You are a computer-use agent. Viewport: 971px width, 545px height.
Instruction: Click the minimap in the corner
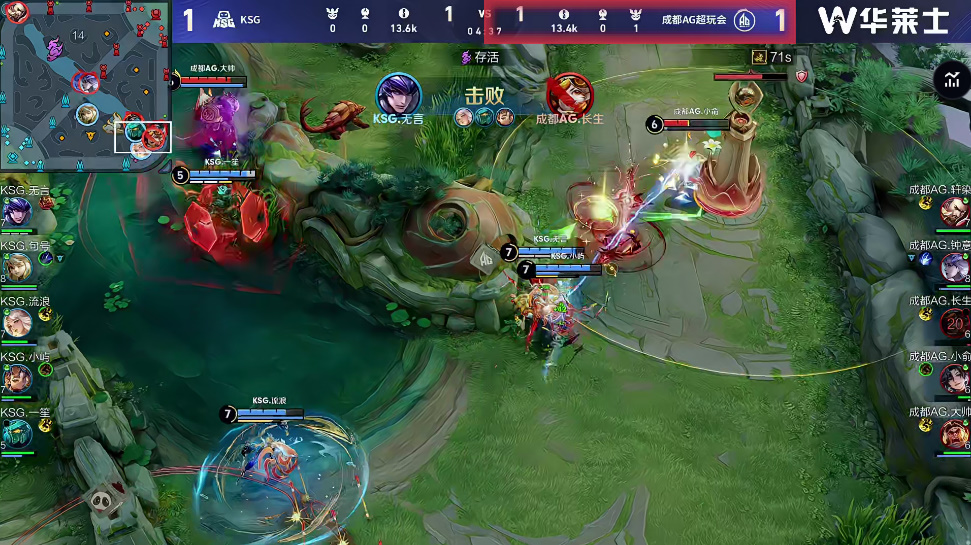coord(85,85)
